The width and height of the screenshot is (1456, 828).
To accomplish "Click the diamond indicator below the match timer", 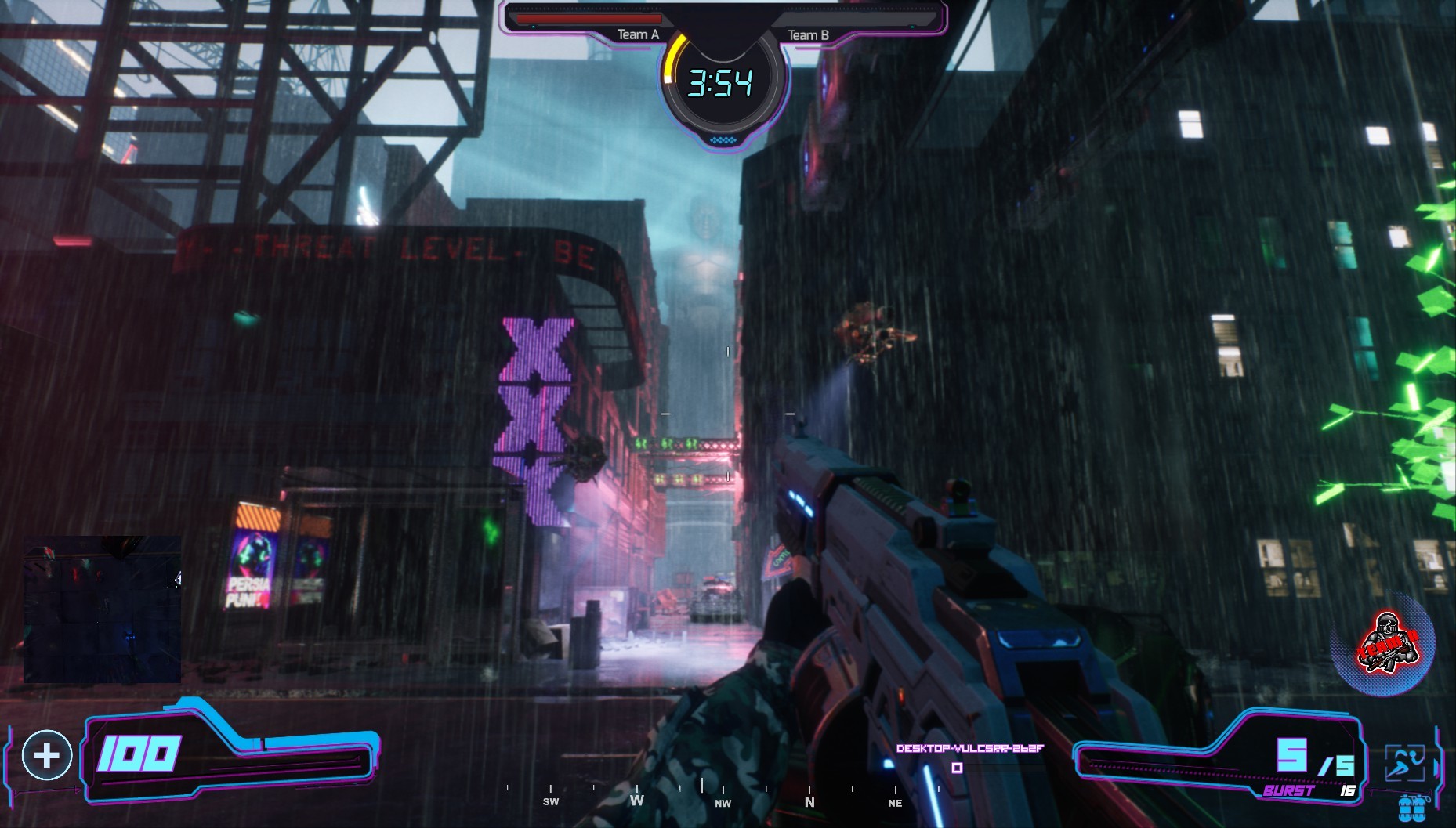I will click(723, 138).
